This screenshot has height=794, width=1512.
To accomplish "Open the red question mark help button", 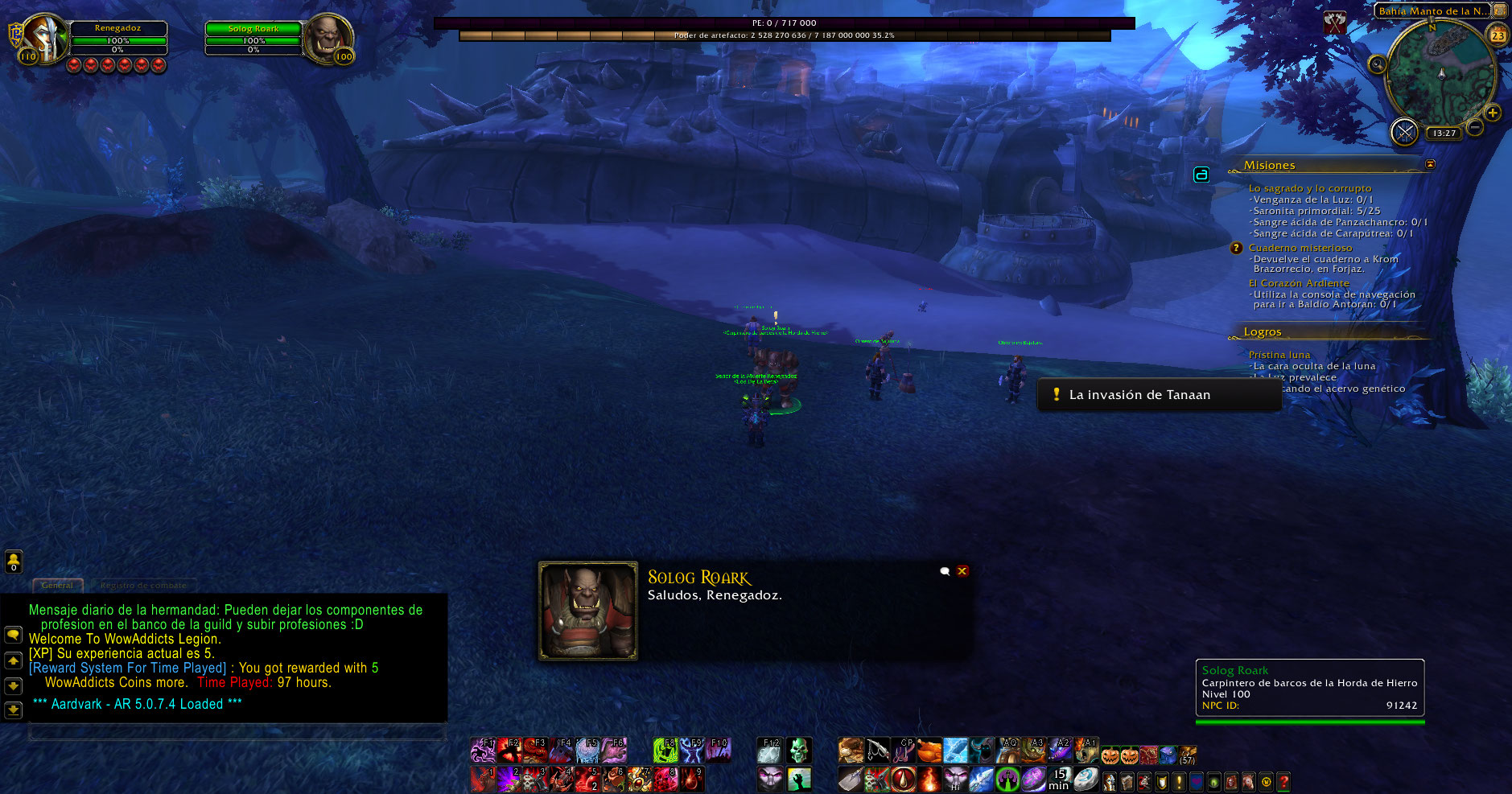I will point(1283,781).
